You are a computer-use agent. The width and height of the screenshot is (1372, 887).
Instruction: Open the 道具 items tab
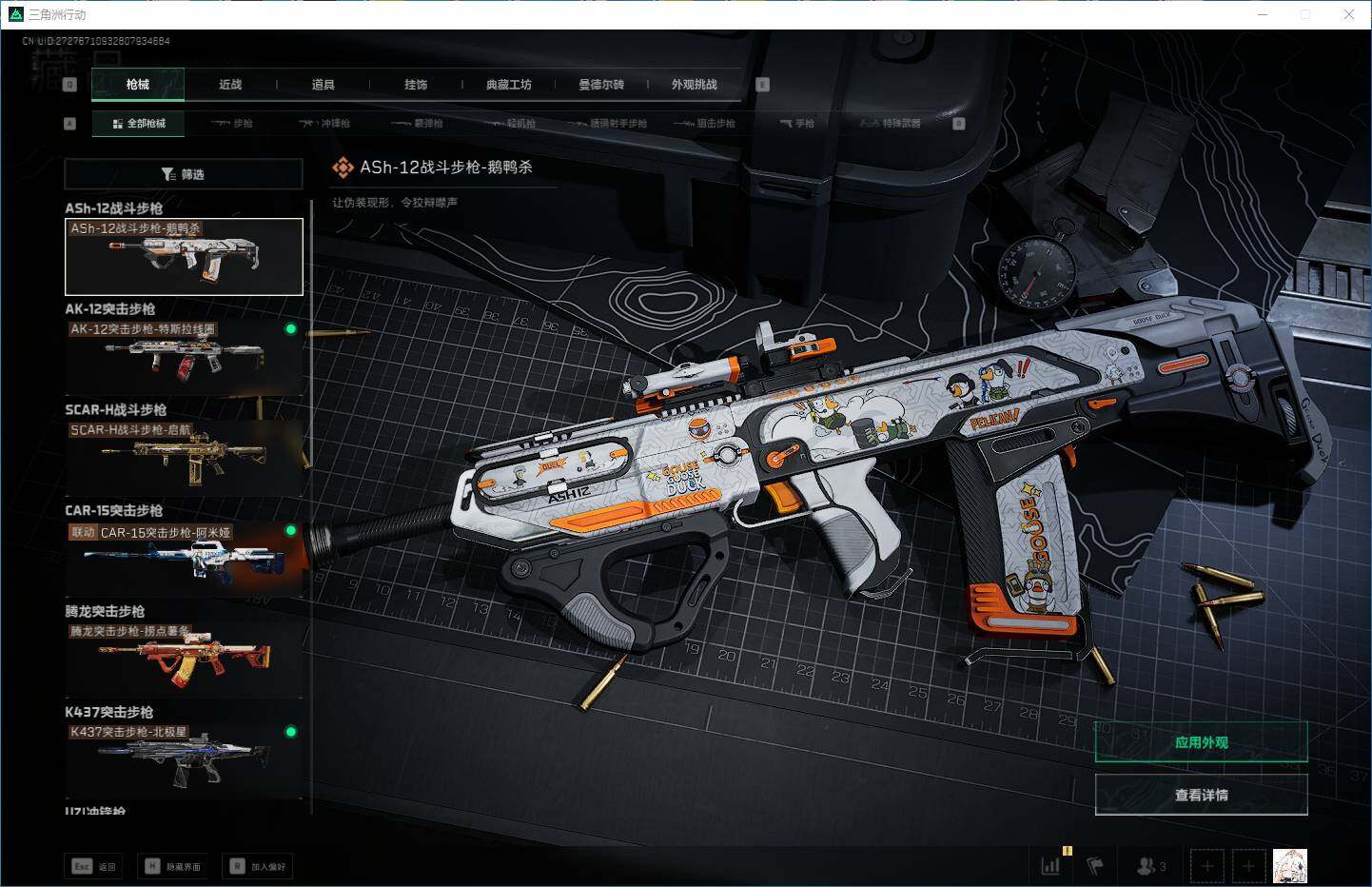tap(323, 85)
